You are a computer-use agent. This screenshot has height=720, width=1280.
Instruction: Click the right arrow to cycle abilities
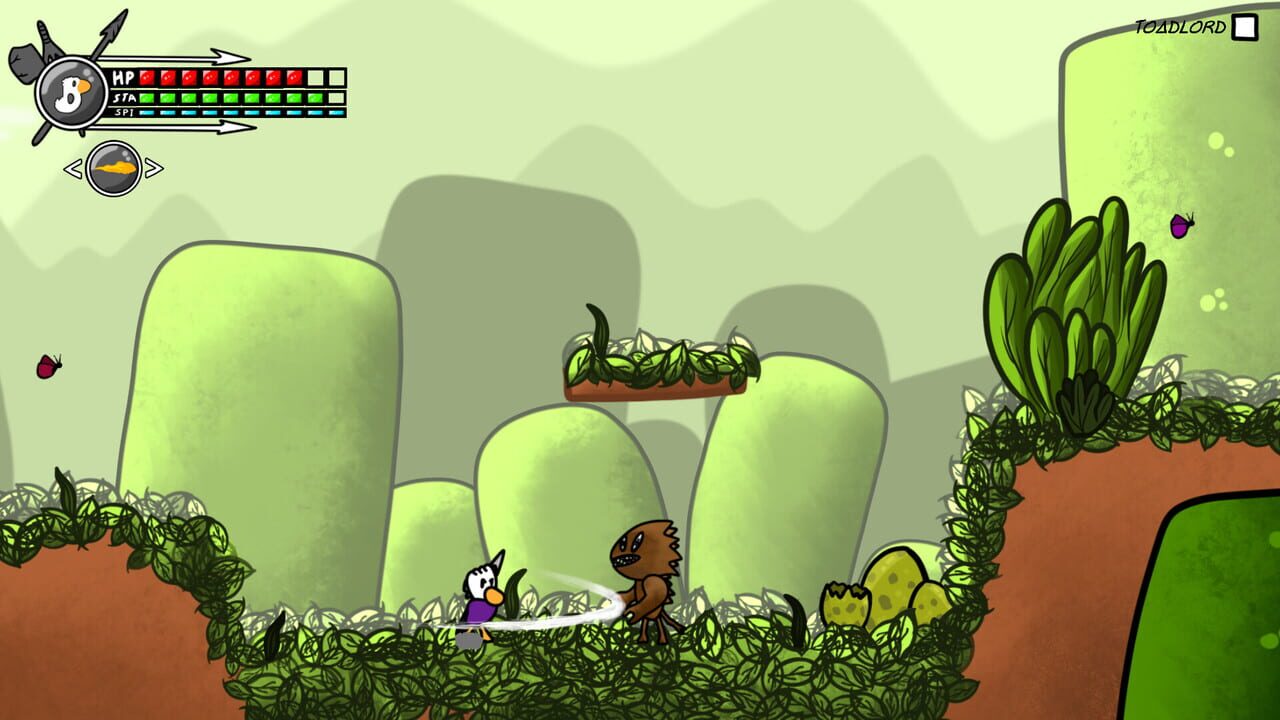pyautogui.click(x=155, y=167)
